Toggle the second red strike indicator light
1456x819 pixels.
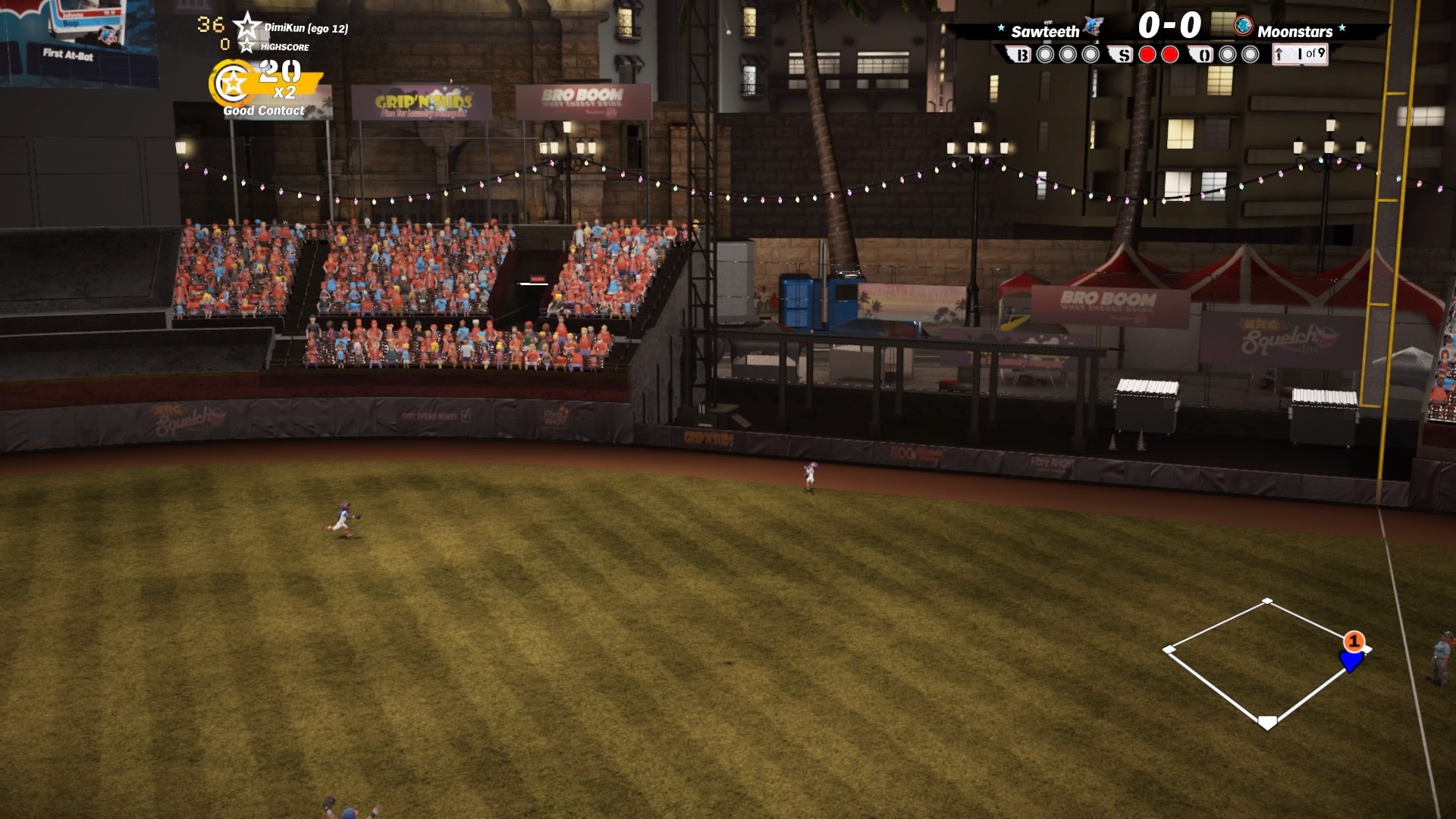pyautogui.click(x=1170, y=53)
